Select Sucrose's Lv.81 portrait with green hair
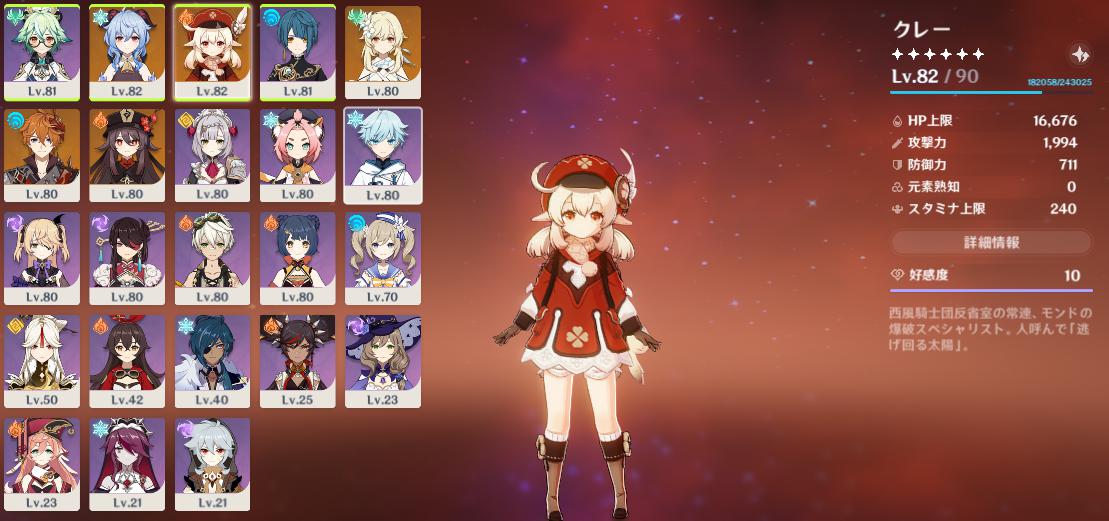This screenshot has height=521, width=1109. 42,52
